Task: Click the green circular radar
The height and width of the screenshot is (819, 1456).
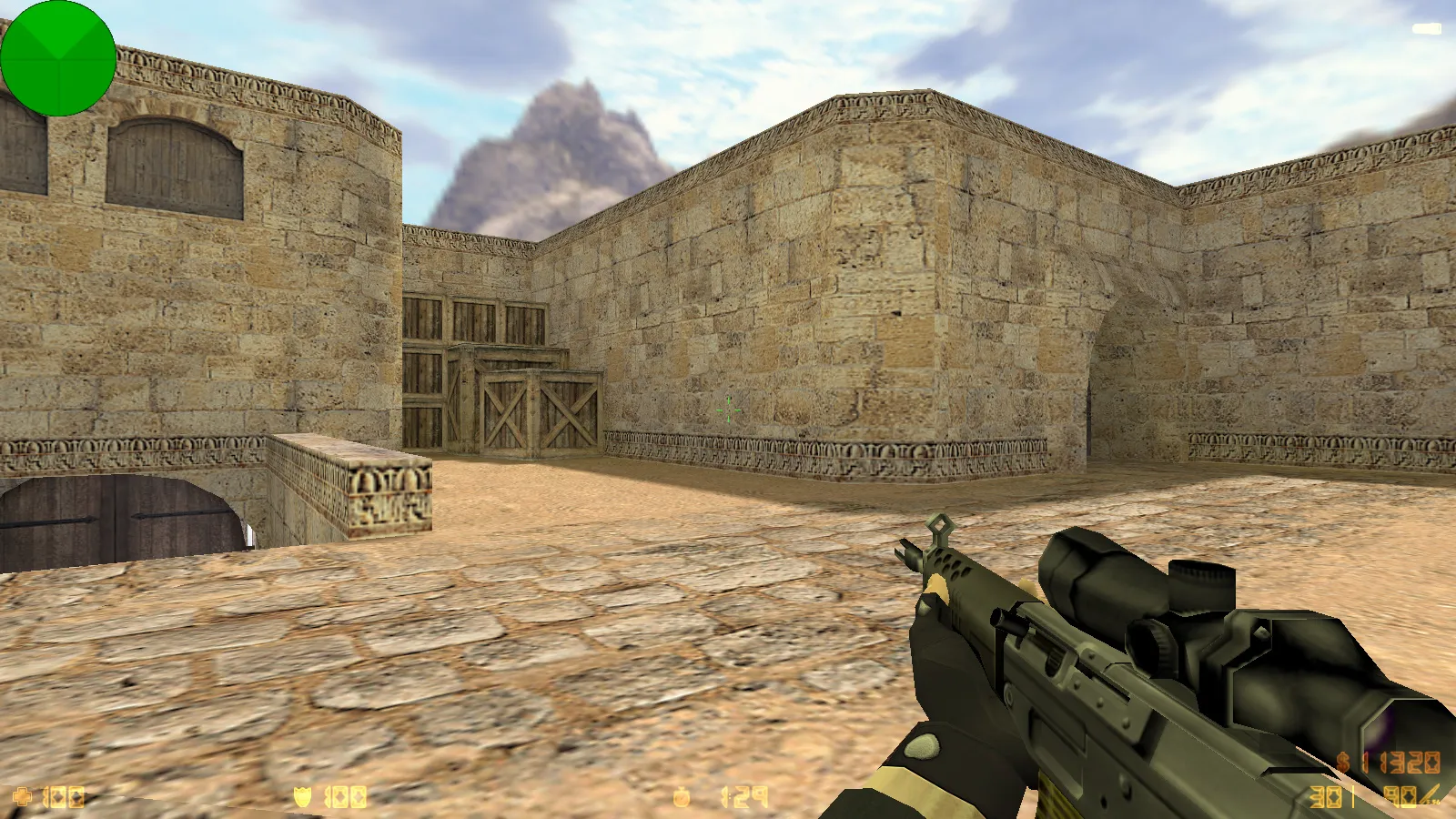Action: (x=58, y=58)
